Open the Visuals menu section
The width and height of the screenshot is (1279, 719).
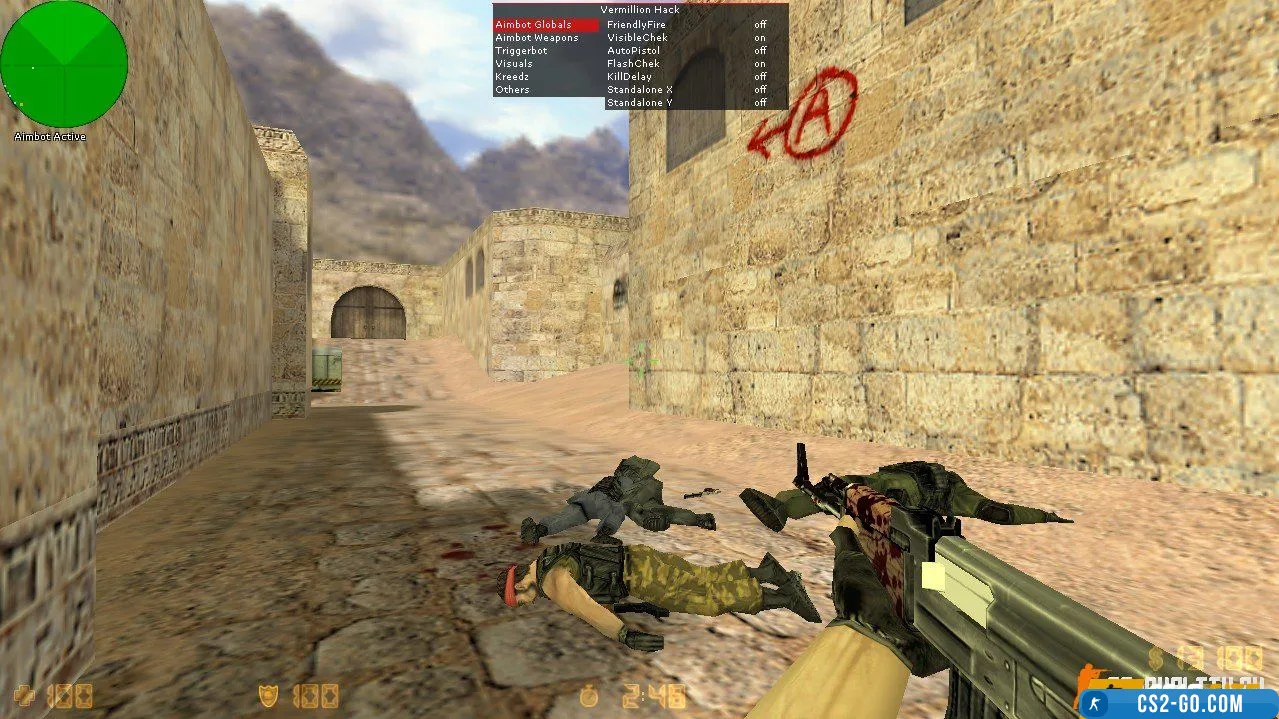click(514, 64)
